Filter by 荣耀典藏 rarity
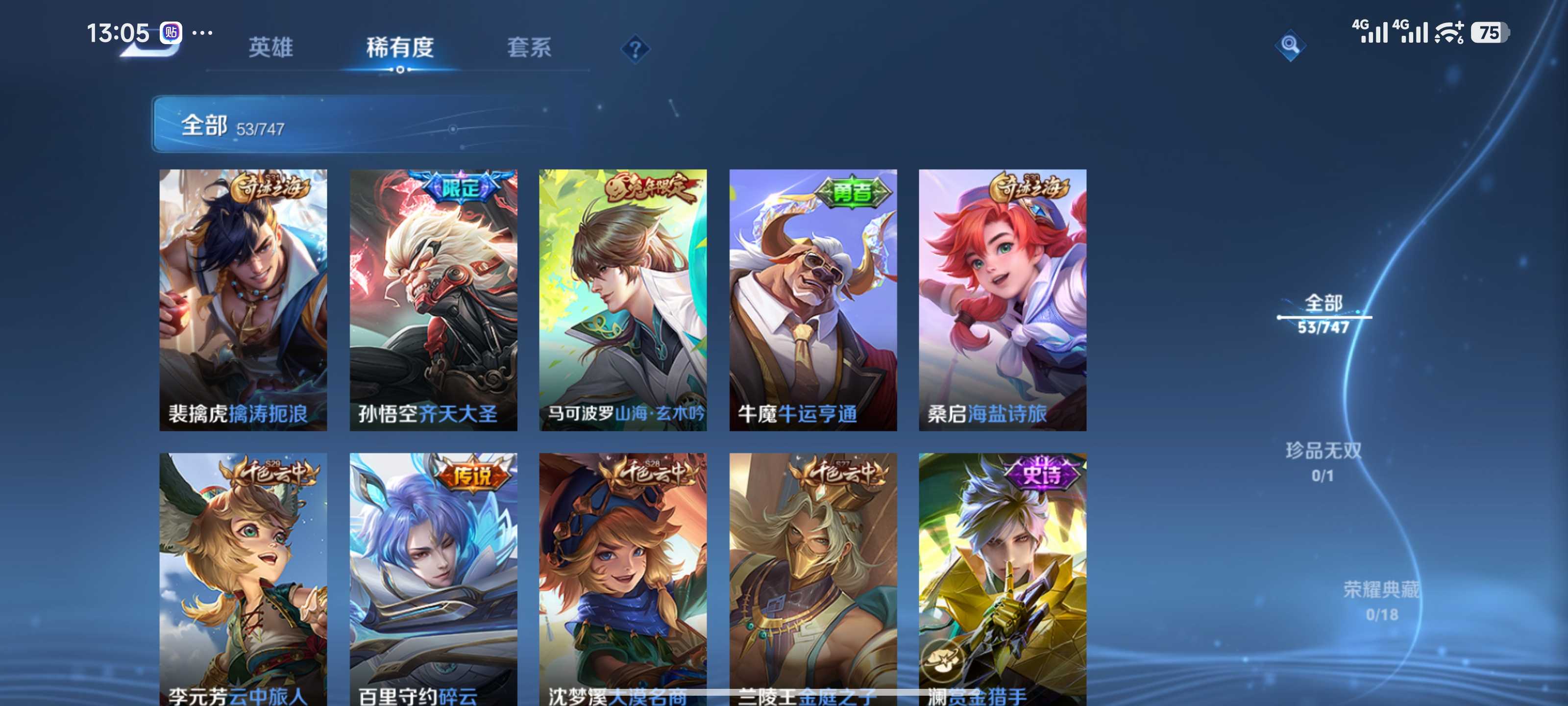 click(1381, 601)
